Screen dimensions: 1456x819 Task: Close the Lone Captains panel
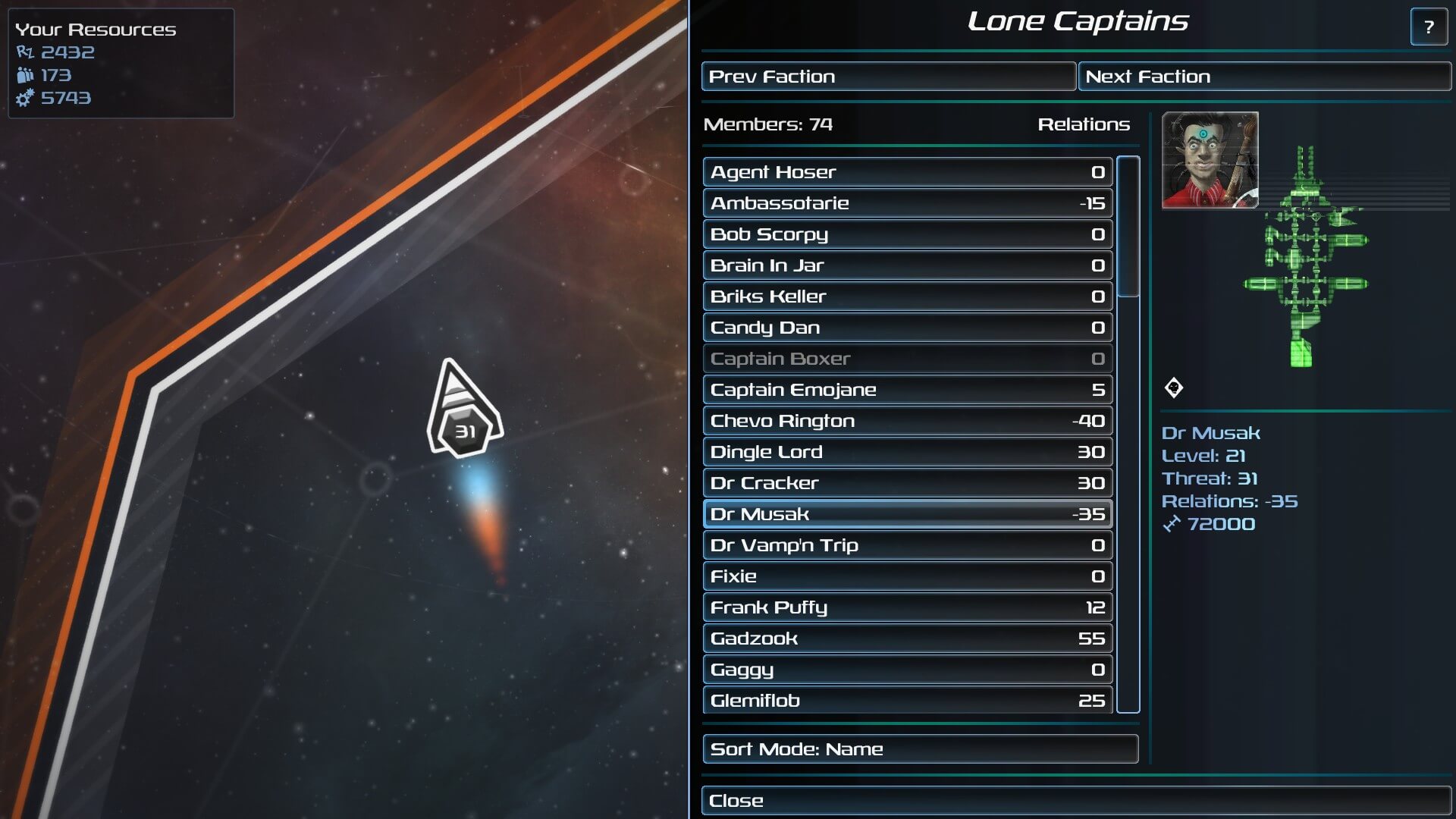(1076, 801)
